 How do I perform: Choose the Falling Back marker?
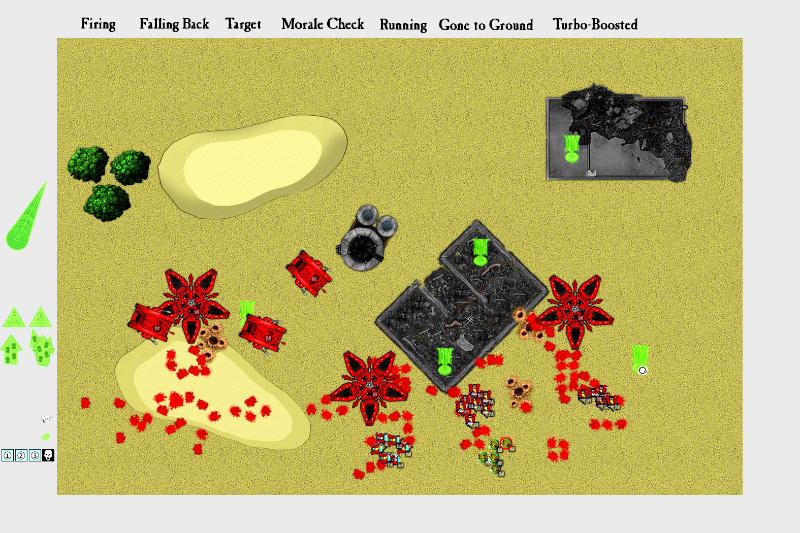coord(174,24)
